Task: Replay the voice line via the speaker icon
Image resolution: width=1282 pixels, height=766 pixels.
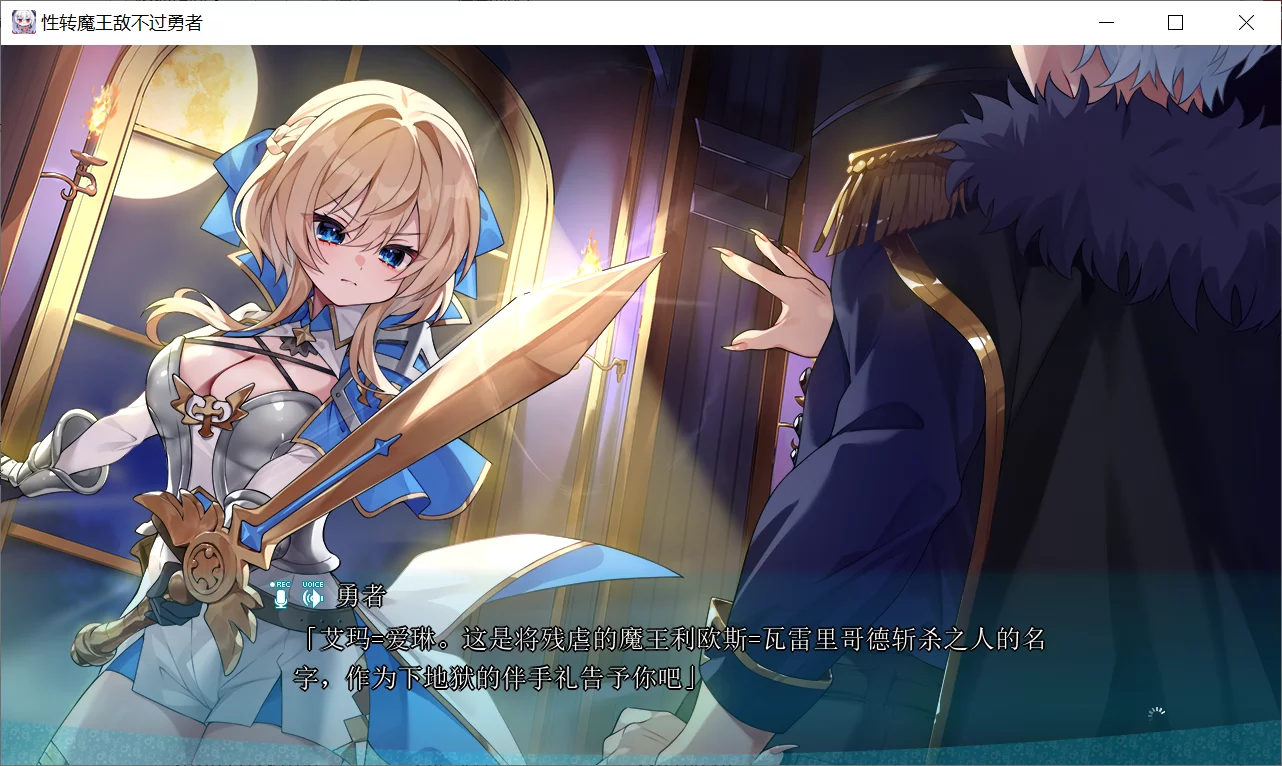Action: (x=314, y=598)
